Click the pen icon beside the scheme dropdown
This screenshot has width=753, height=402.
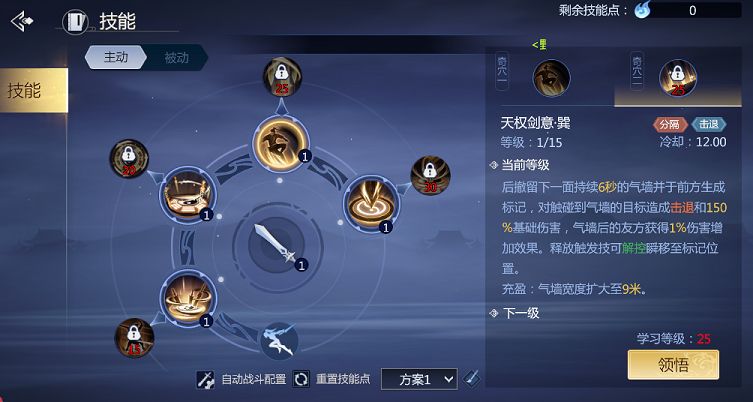pos(472,378)
